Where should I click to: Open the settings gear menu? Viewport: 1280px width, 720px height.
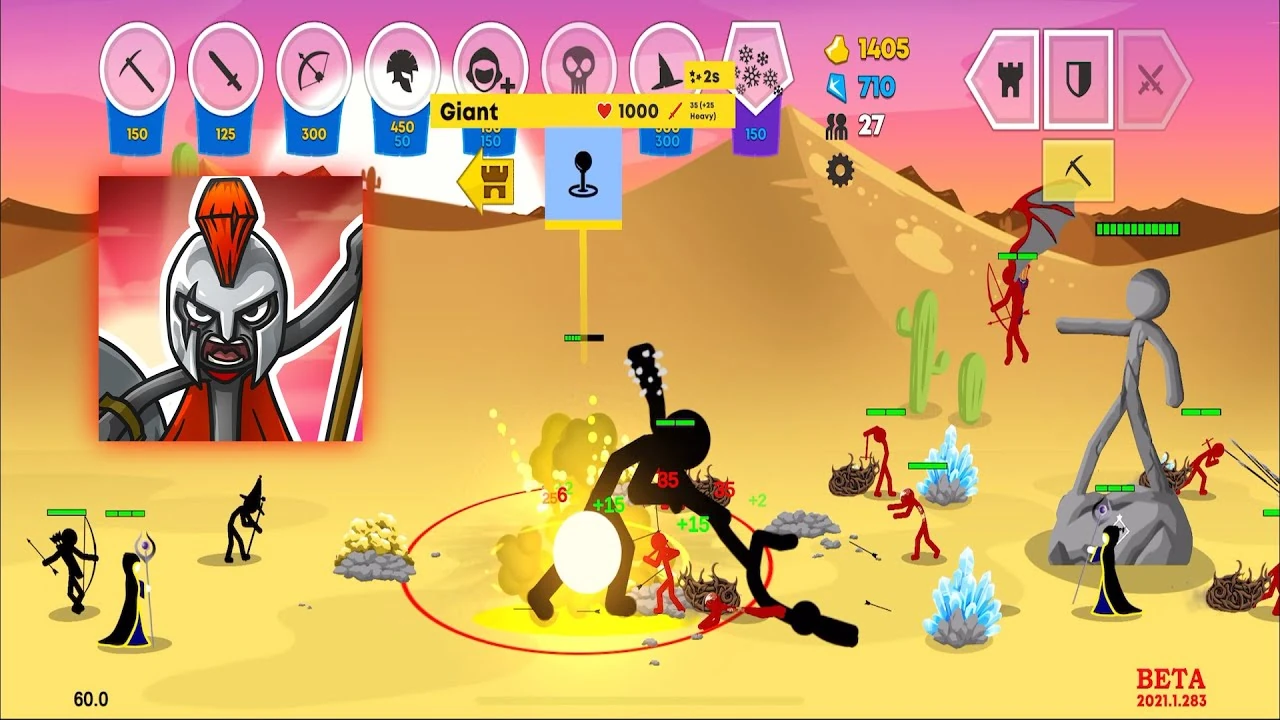pyautogui.click(x=840, y=172)
